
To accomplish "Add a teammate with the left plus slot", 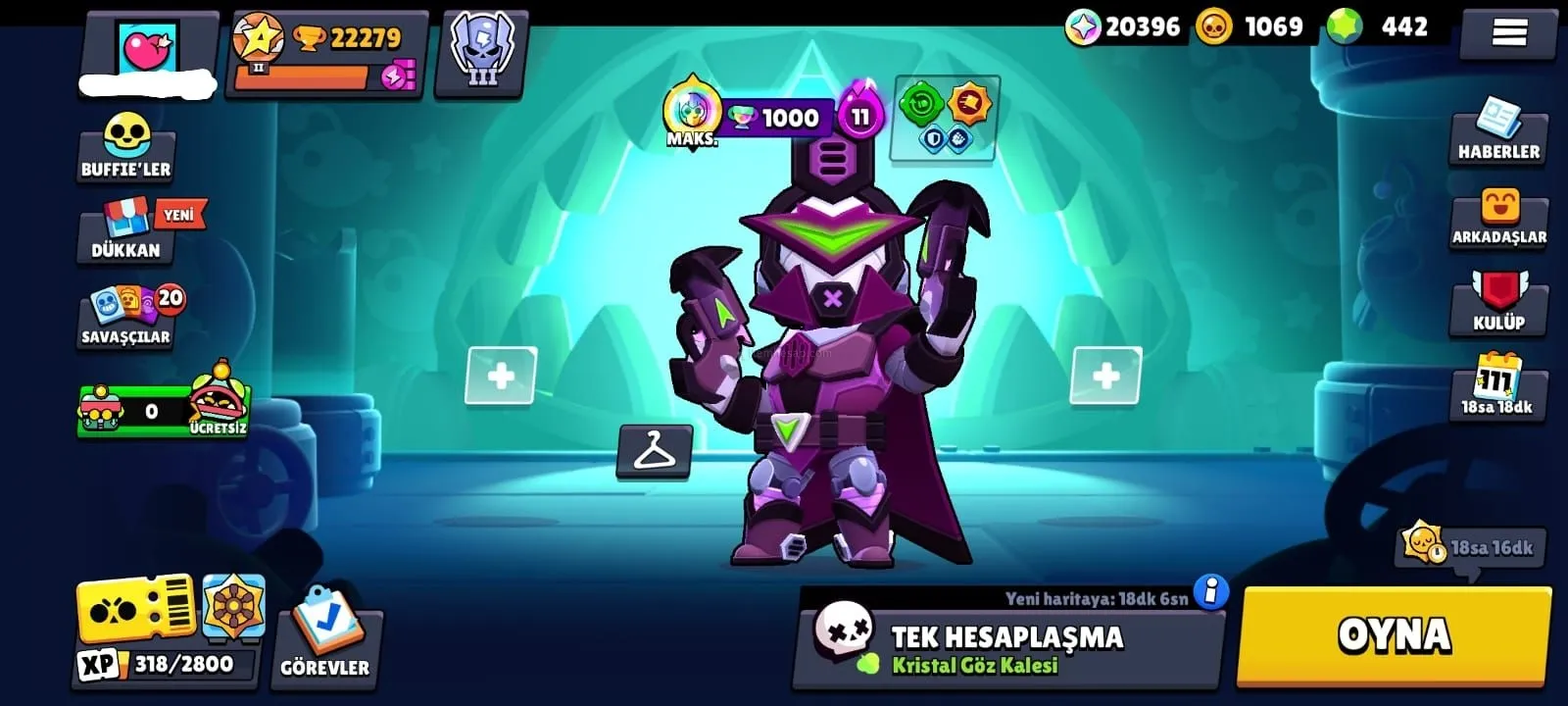I will pos(501,376).
